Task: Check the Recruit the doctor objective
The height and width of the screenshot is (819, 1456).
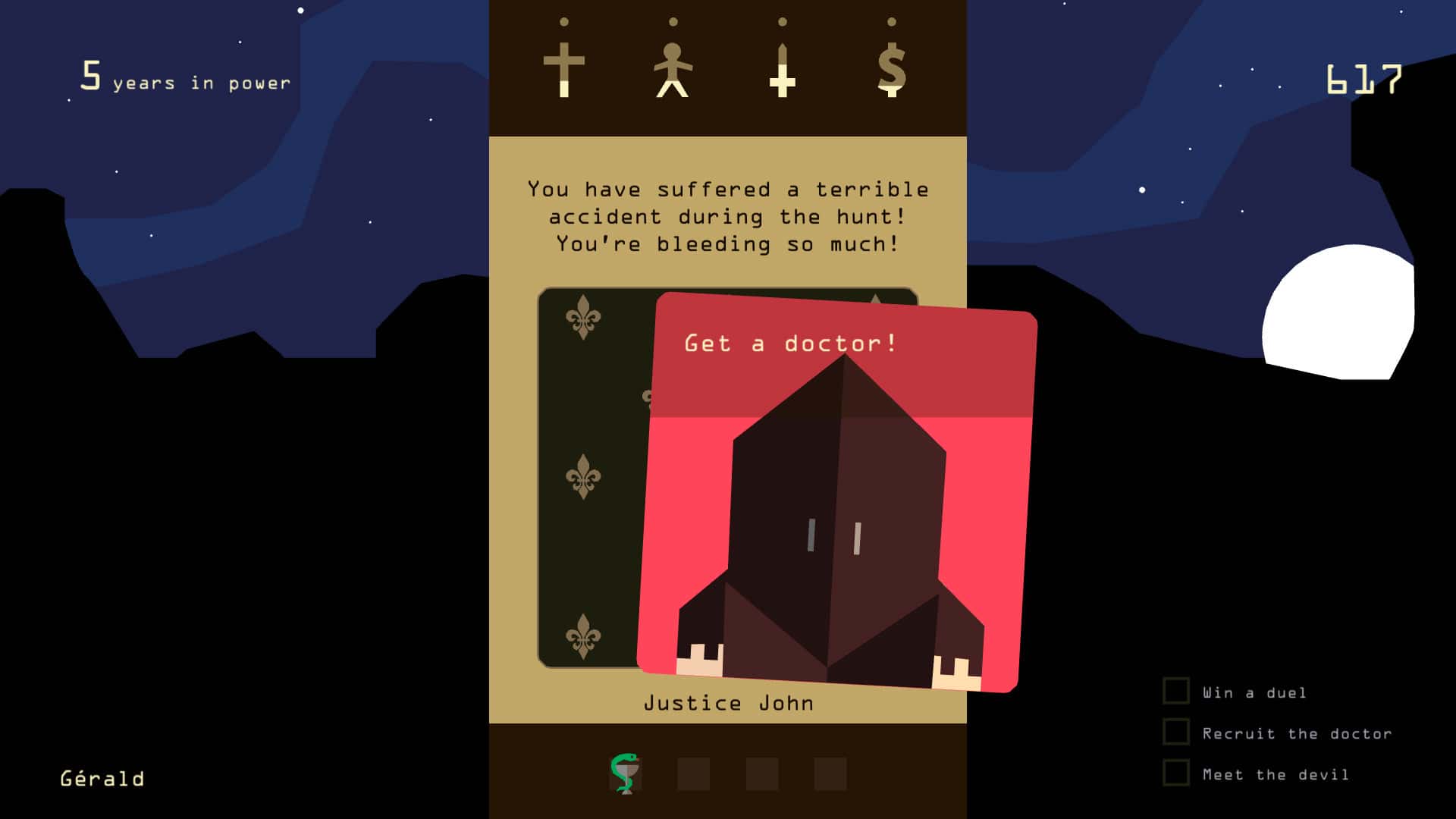Action: [1175, 733]
